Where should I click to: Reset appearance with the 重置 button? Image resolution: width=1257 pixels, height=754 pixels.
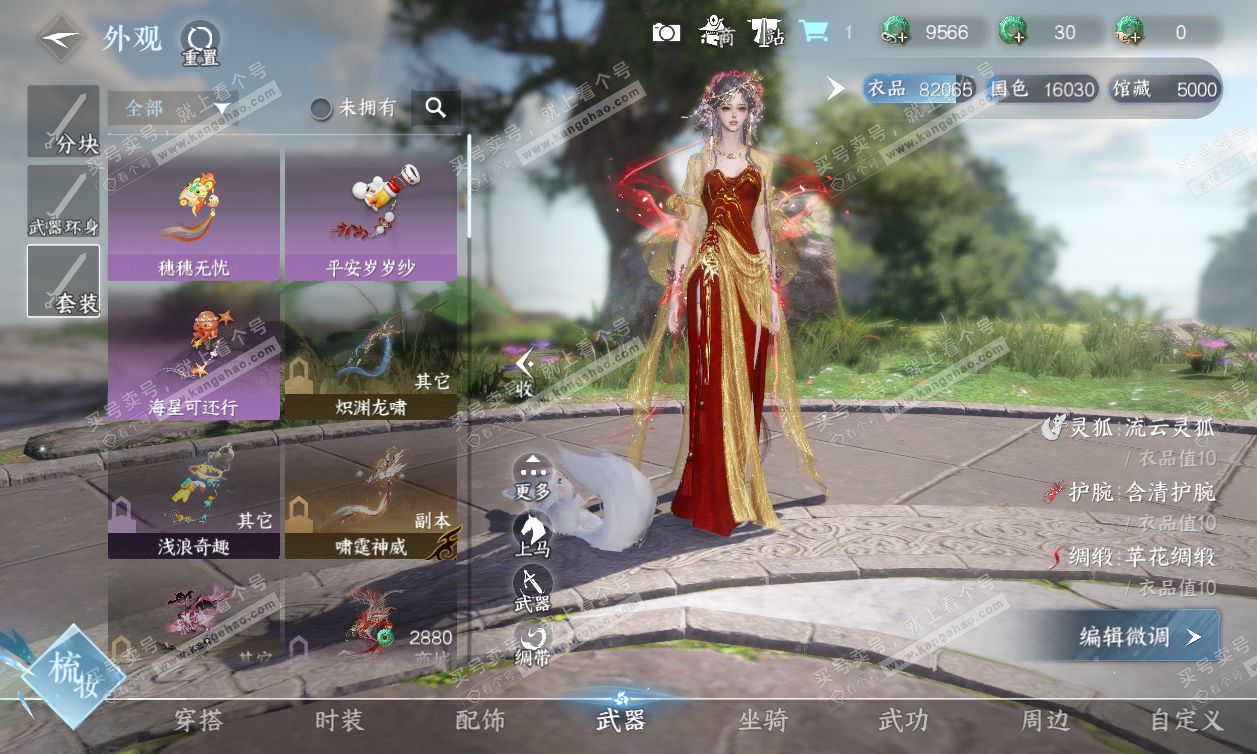coord(200,42)
